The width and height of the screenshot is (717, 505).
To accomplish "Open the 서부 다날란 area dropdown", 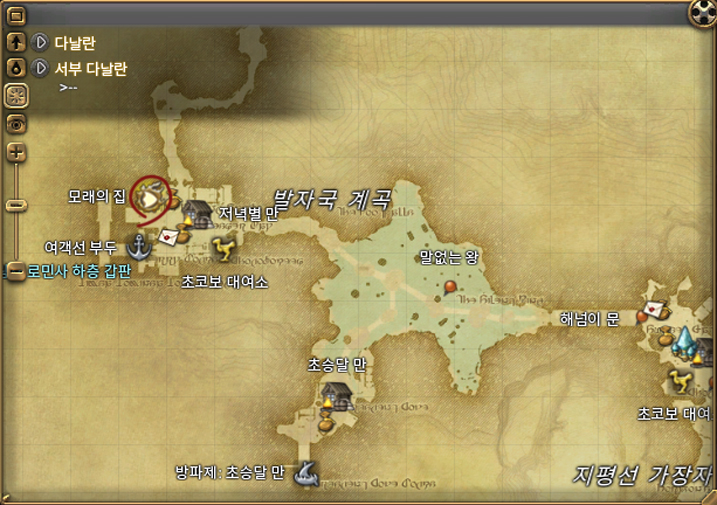I will tap(41, 68).
